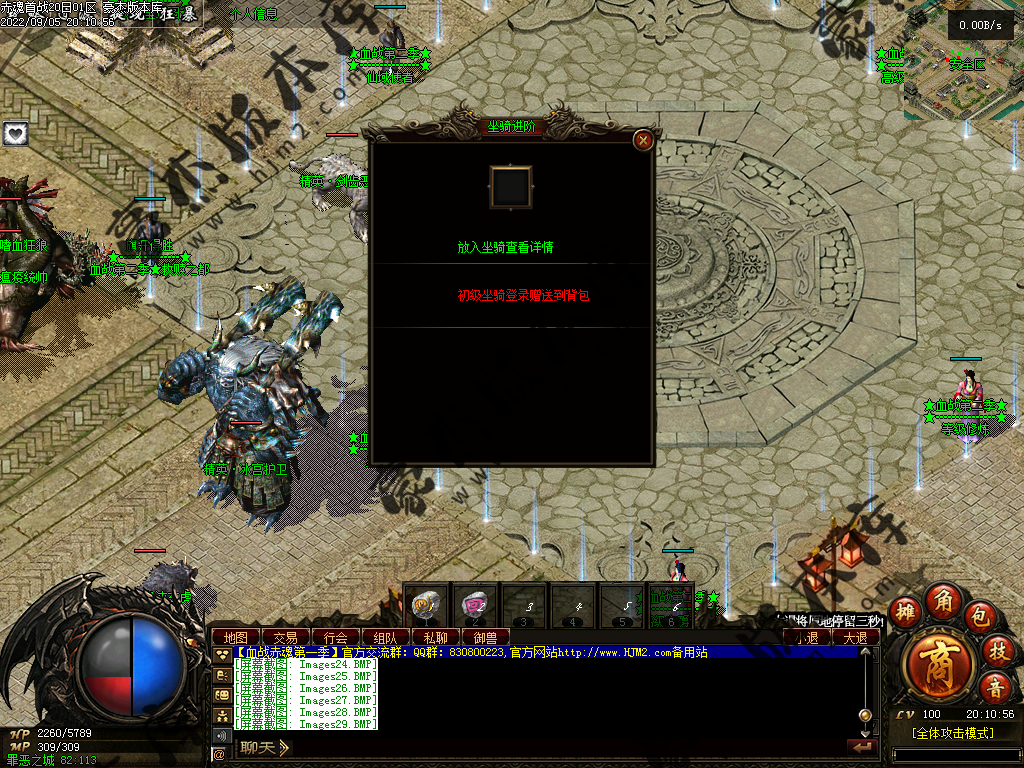Open the 交易 trade tab
This screenshot has height=768, width=1024.
[x=286, y=637]
